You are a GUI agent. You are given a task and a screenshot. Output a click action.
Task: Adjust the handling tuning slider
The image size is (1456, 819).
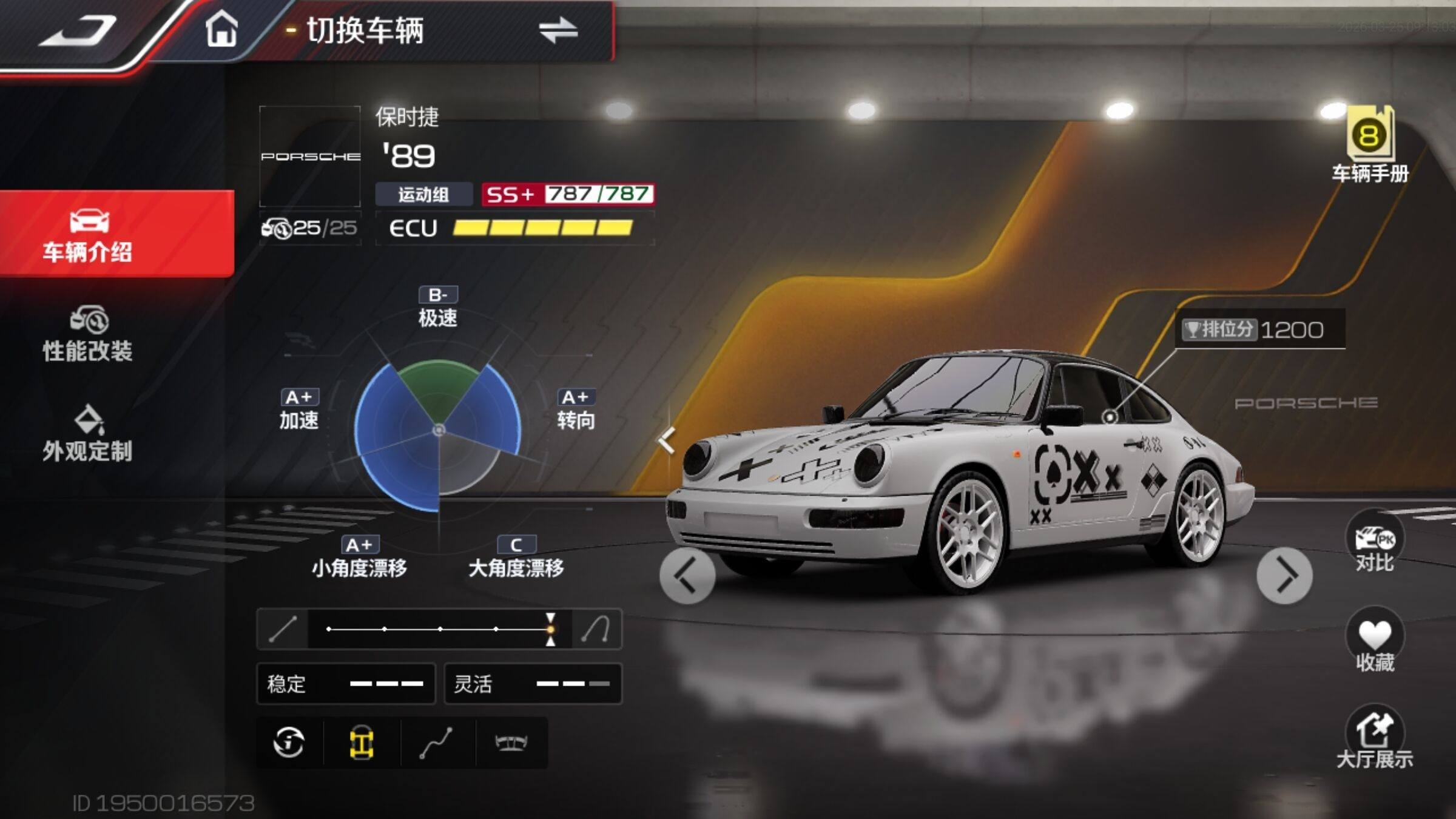(x=550, y=629)
